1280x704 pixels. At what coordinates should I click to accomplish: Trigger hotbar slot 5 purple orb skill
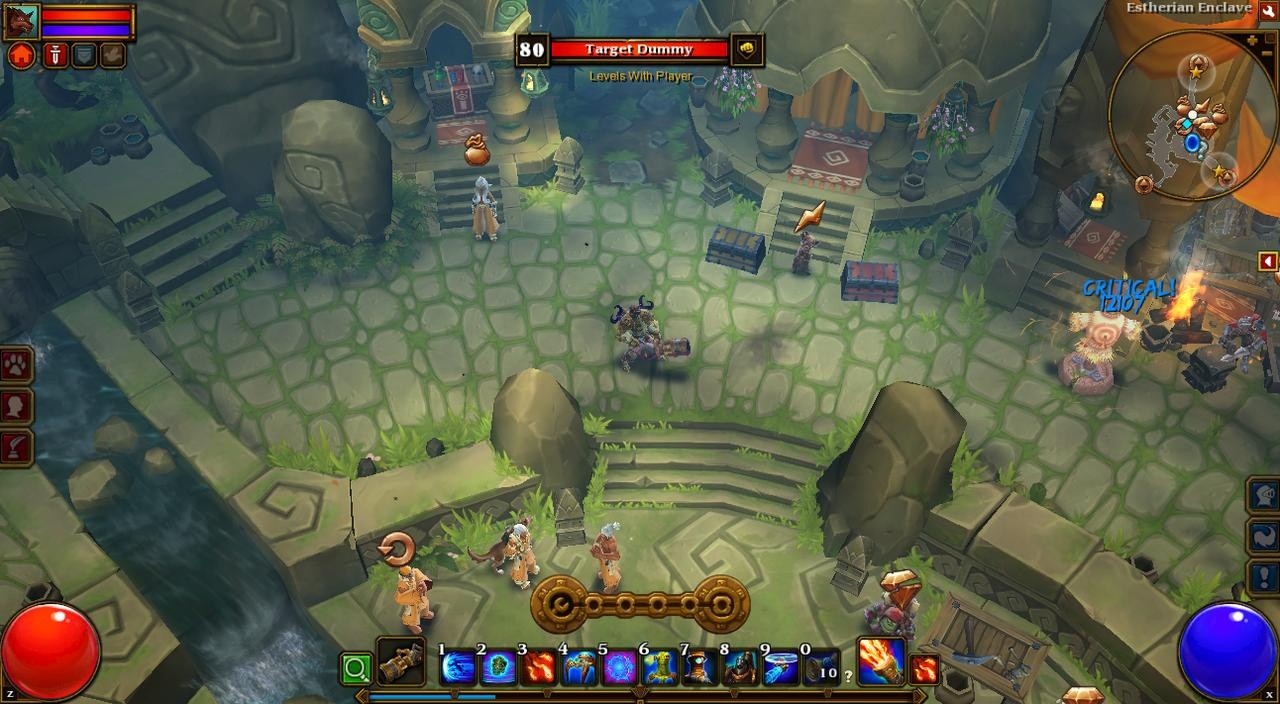coord(620,666)
